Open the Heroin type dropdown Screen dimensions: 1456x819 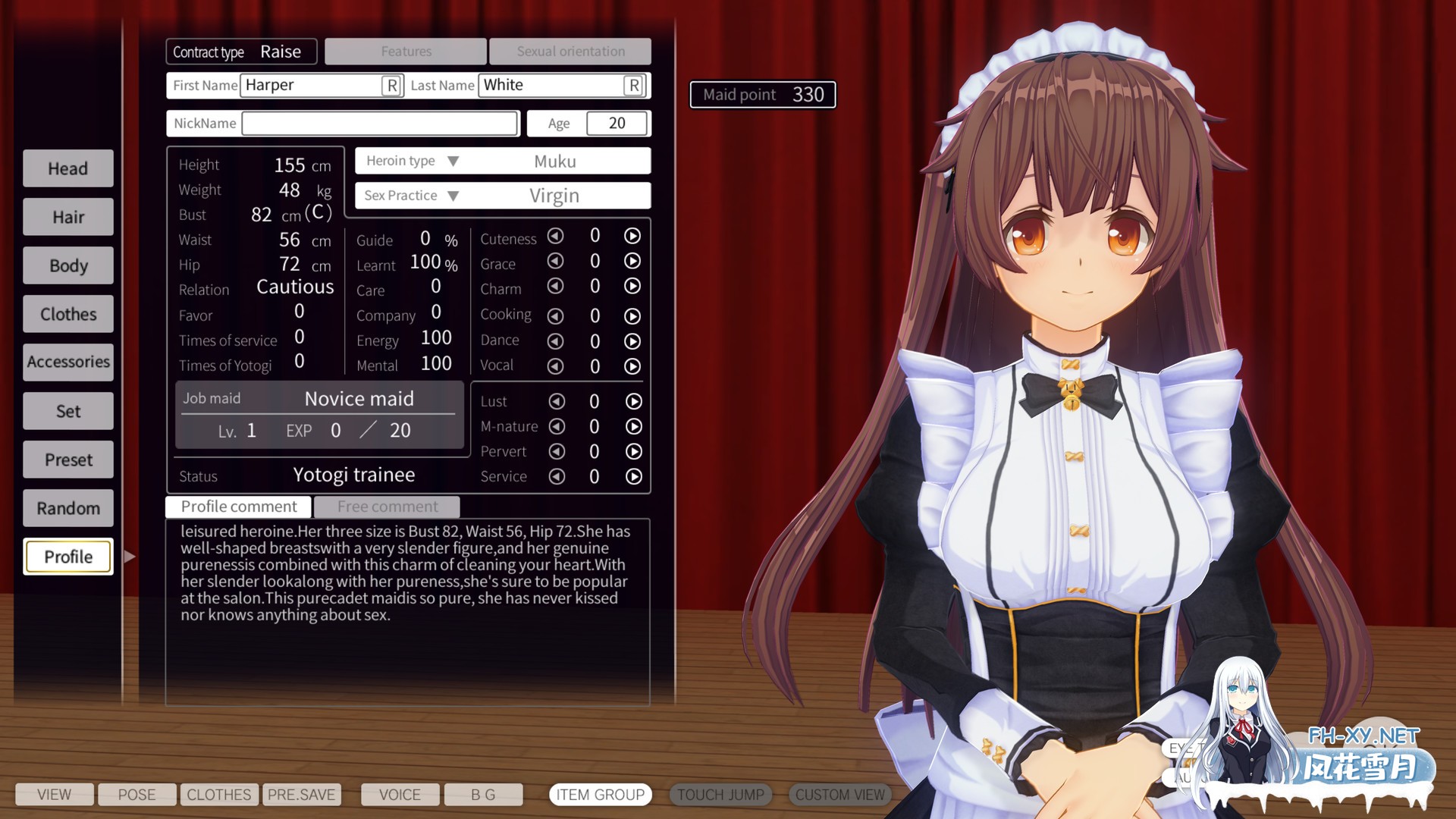coord(453,162)
